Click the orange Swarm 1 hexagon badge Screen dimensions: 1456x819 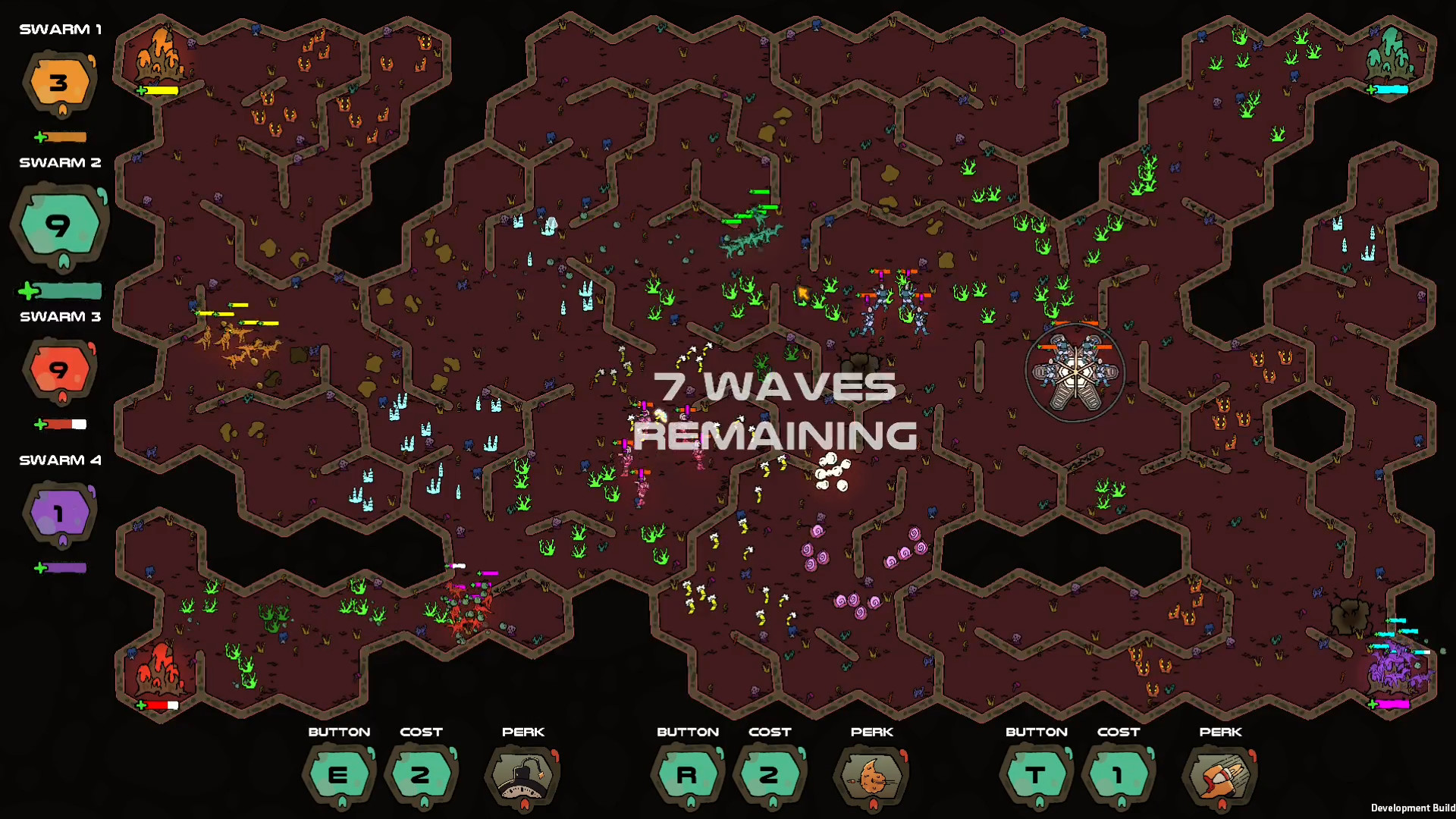click(58, 83)
